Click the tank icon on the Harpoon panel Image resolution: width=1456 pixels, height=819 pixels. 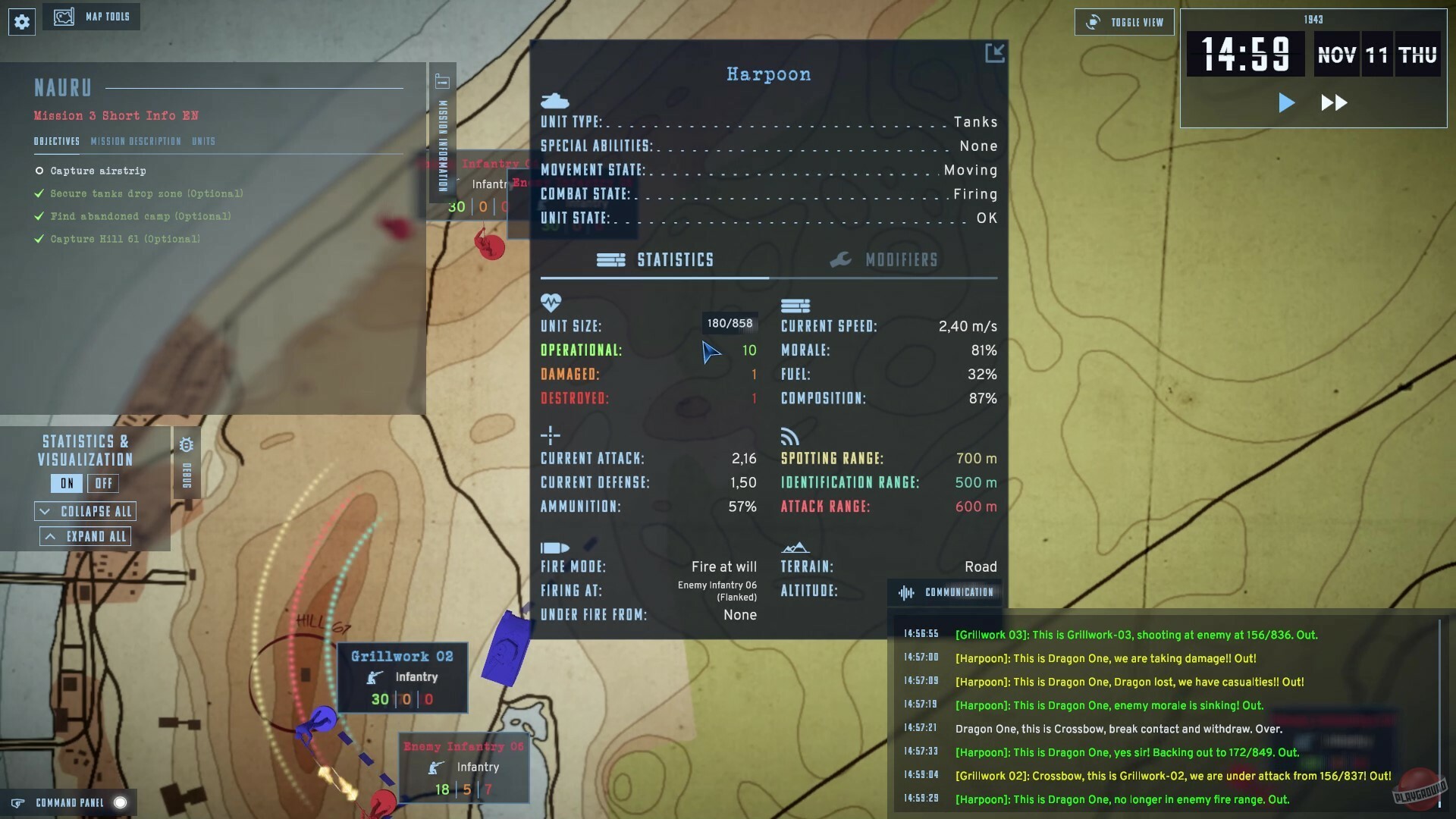[554, 99]
